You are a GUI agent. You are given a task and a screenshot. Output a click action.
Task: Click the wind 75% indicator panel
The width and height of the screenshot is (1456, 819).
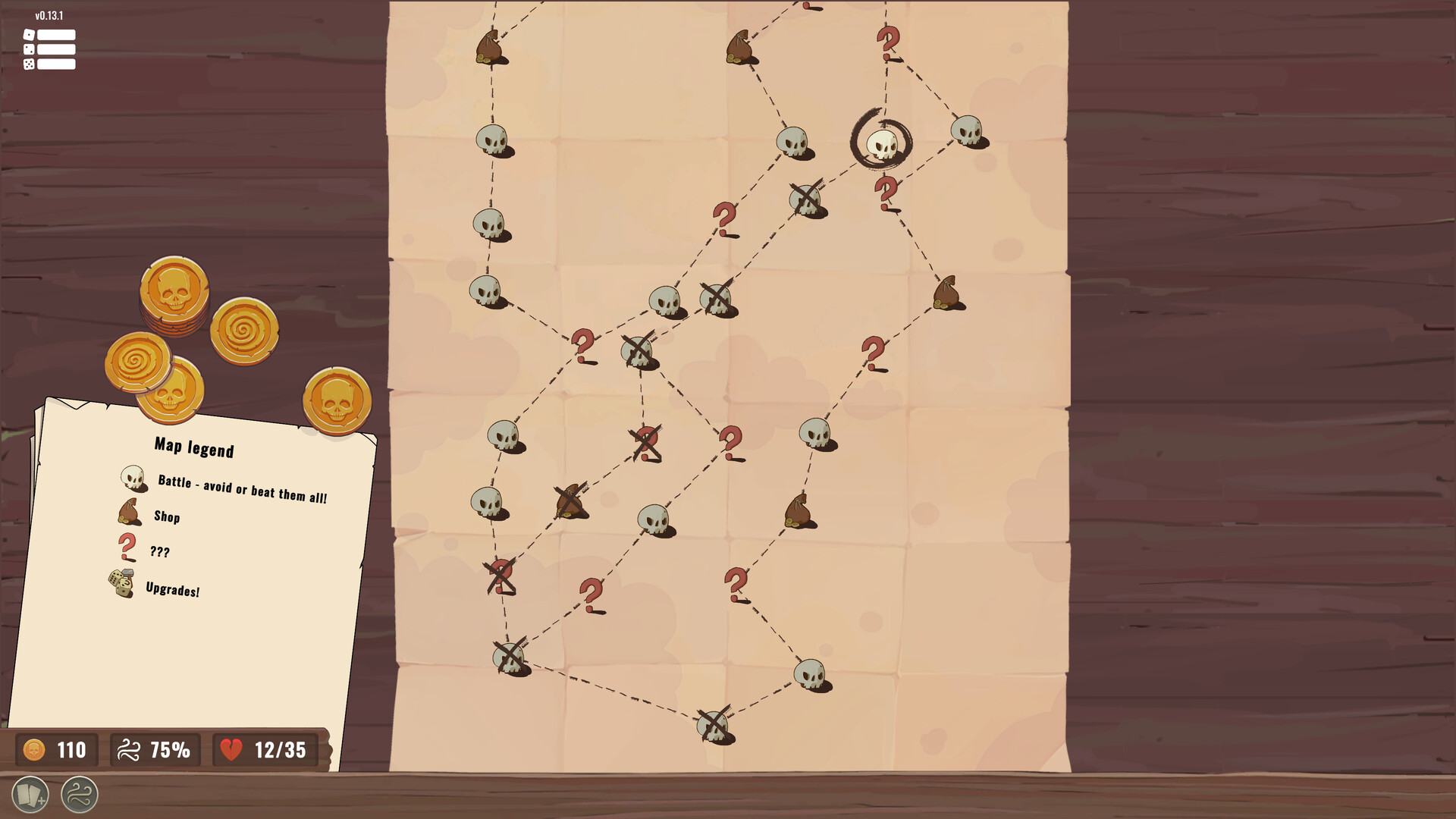pyautogui.click(x=155, y=750)
